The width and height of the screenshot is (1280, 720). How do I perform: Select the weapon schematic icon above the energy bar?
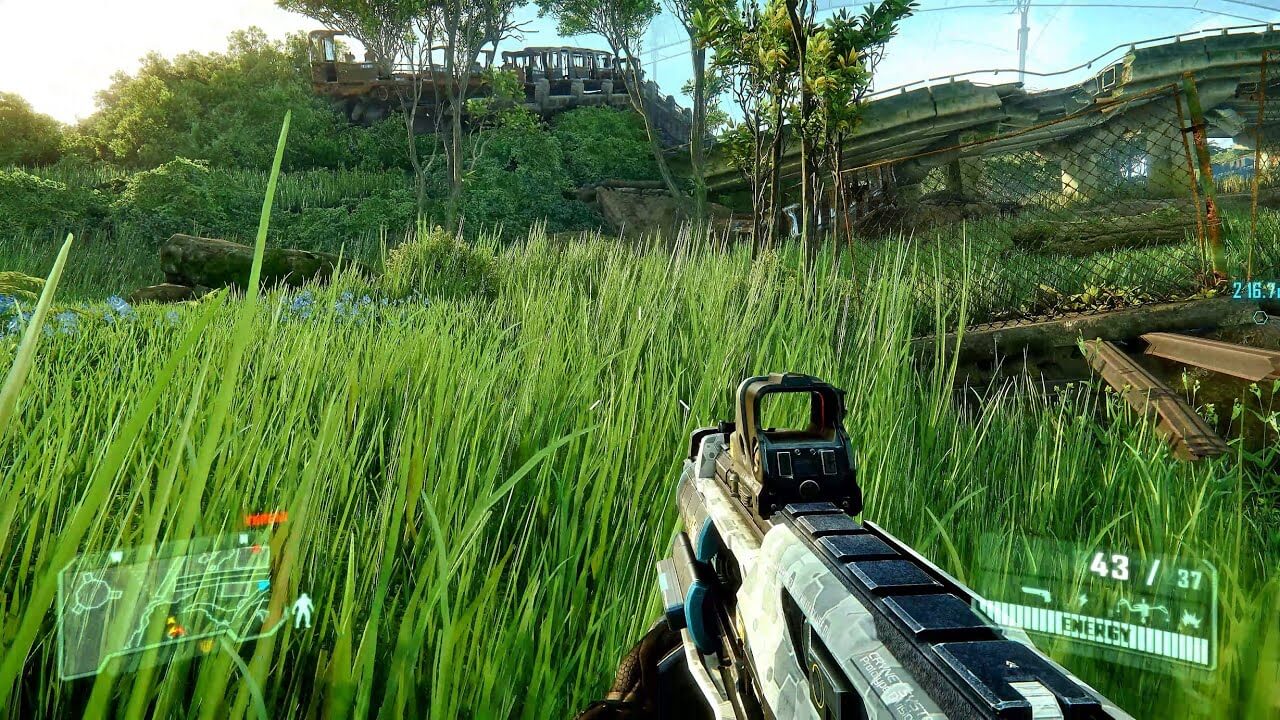coord(1037,594)
